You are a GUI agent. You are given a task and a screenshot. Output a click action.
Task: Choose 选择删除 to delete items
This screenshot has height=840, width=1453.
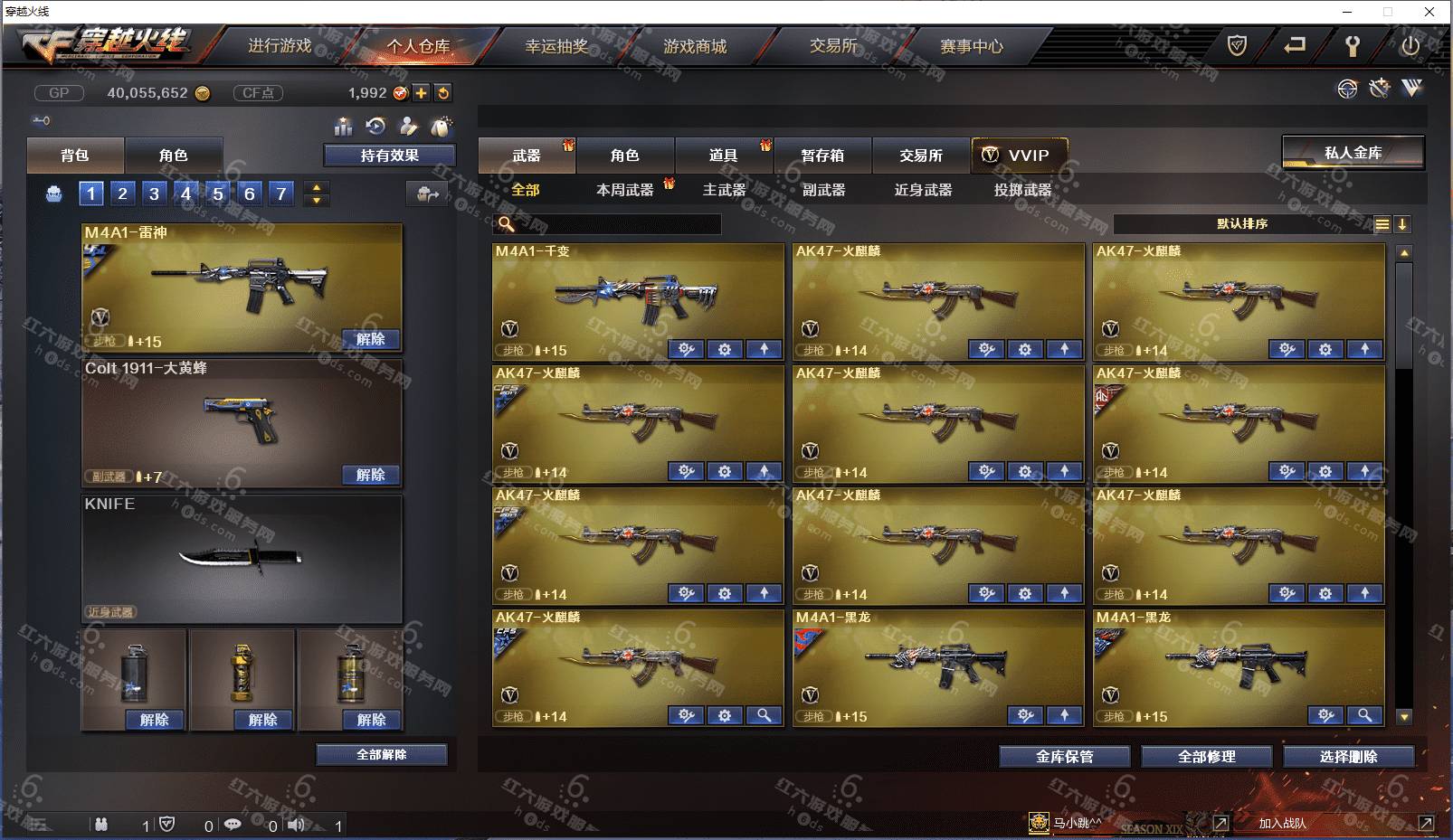pos(1348,757)
